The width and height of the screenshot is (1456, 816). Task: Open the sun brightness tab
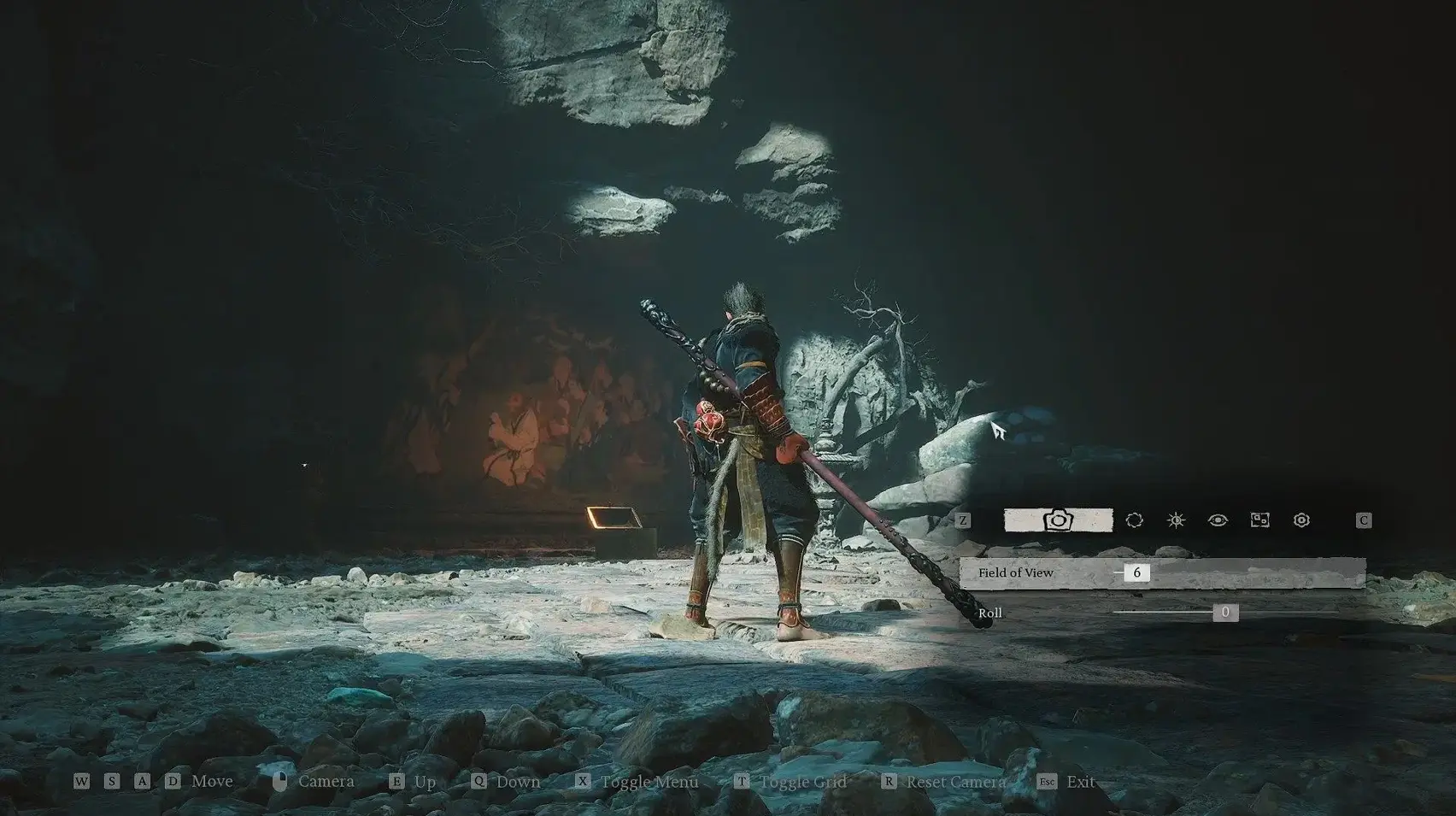click(1176, 520)
